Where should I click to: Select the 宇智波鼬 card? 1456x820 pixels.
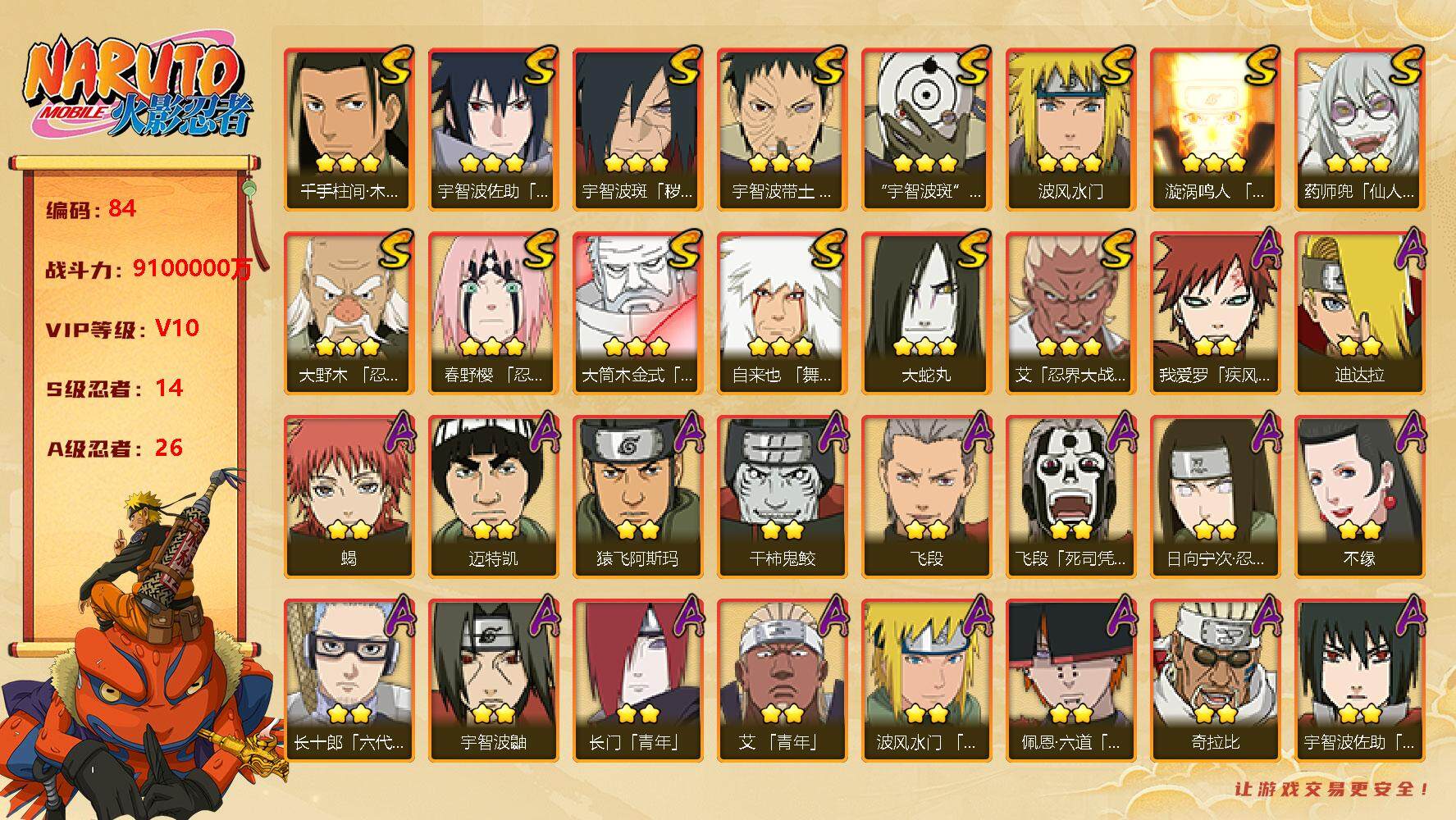pyautogui.click(x=493, y=680)
